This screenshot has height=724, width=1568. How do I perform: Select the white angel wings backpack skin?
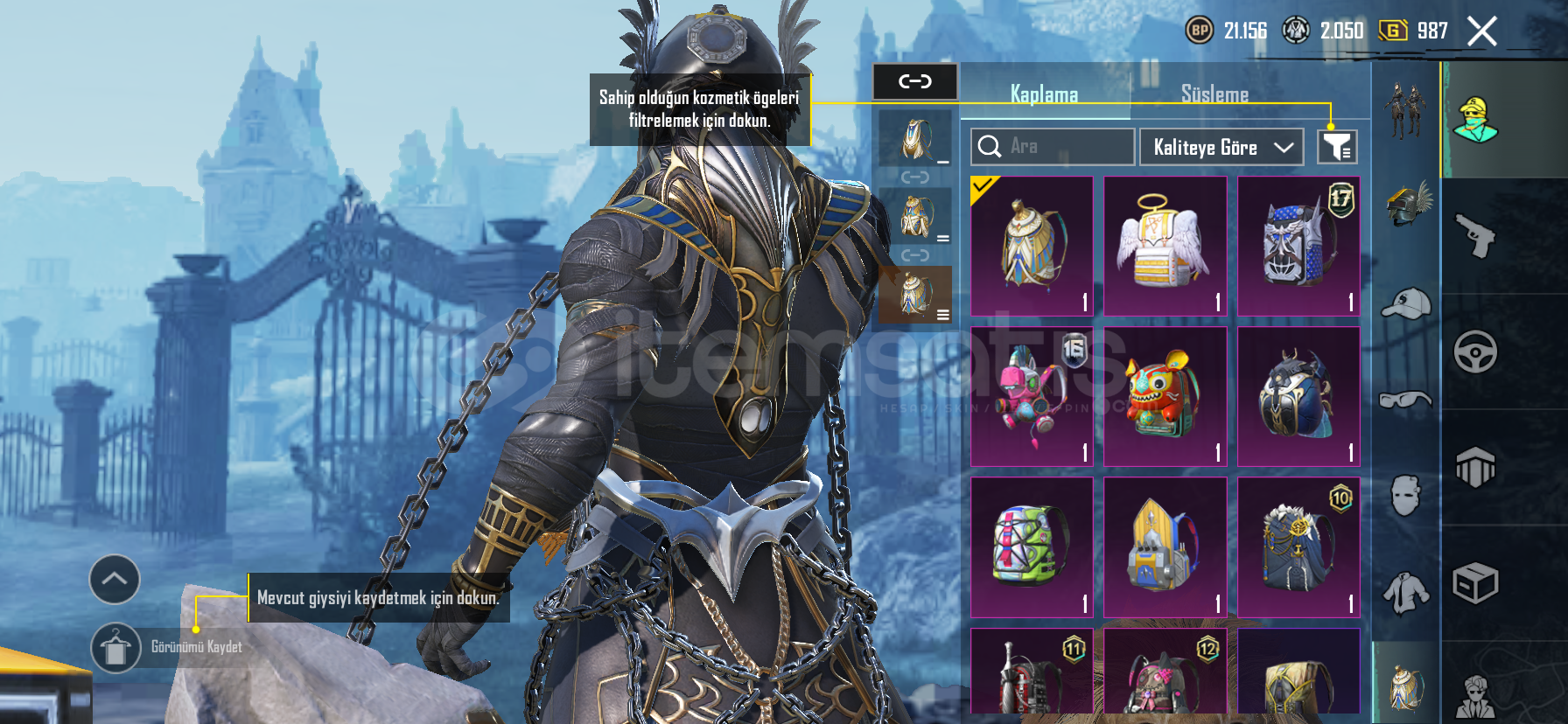[x=1165, y=246]
